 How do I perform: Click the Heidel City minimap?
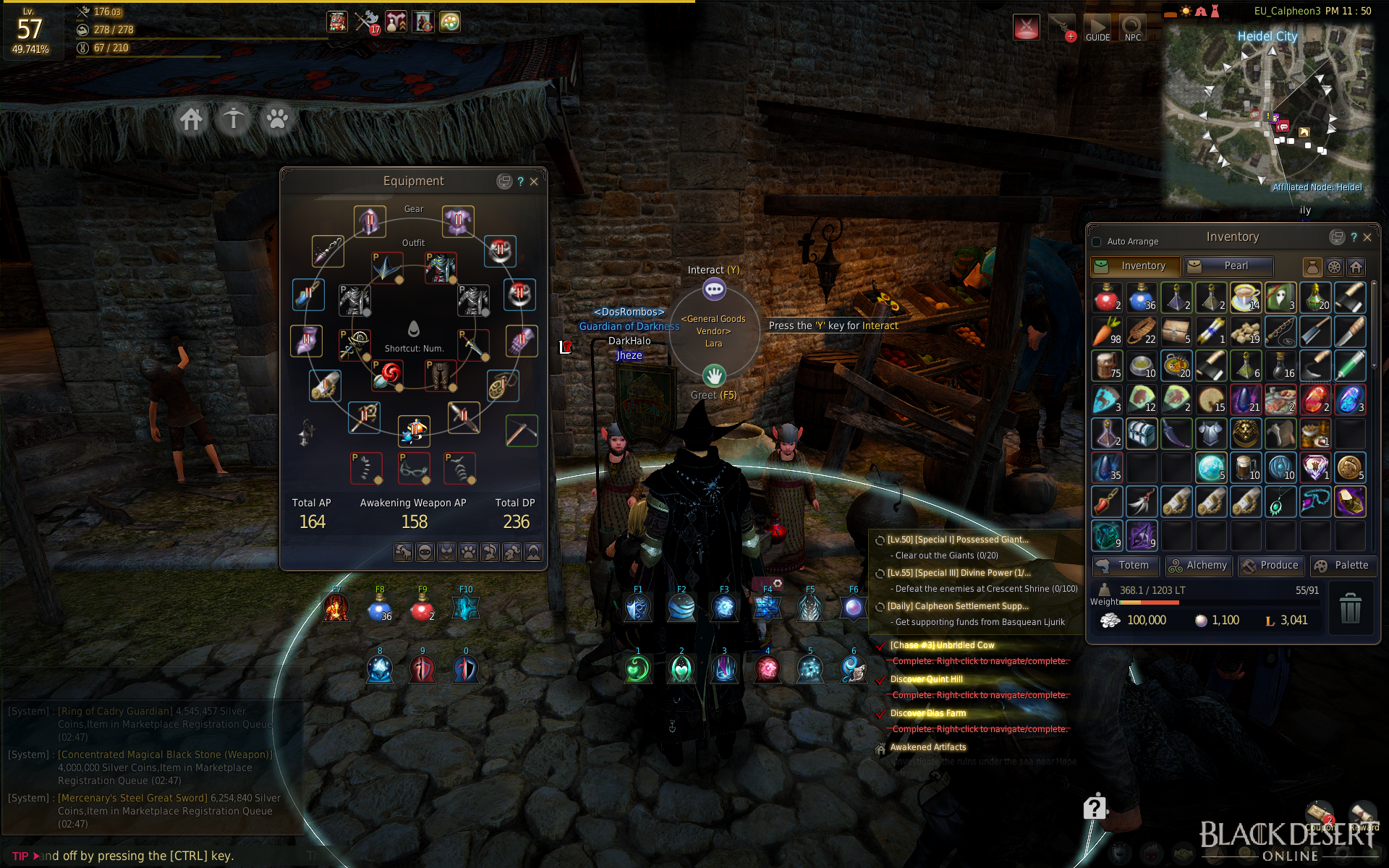[1267, 116]
